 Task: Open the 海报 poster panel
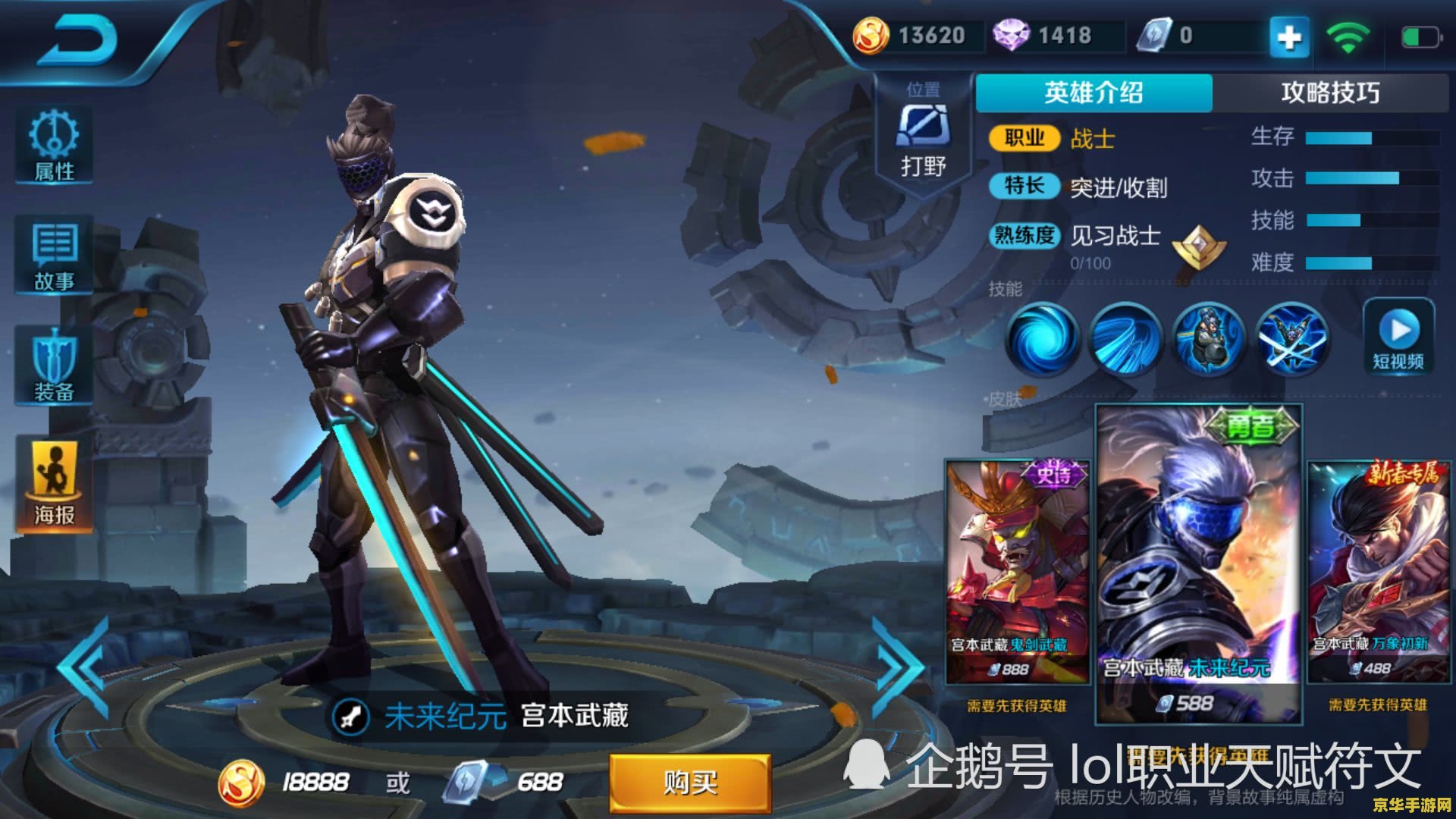(x=53, y=476)
